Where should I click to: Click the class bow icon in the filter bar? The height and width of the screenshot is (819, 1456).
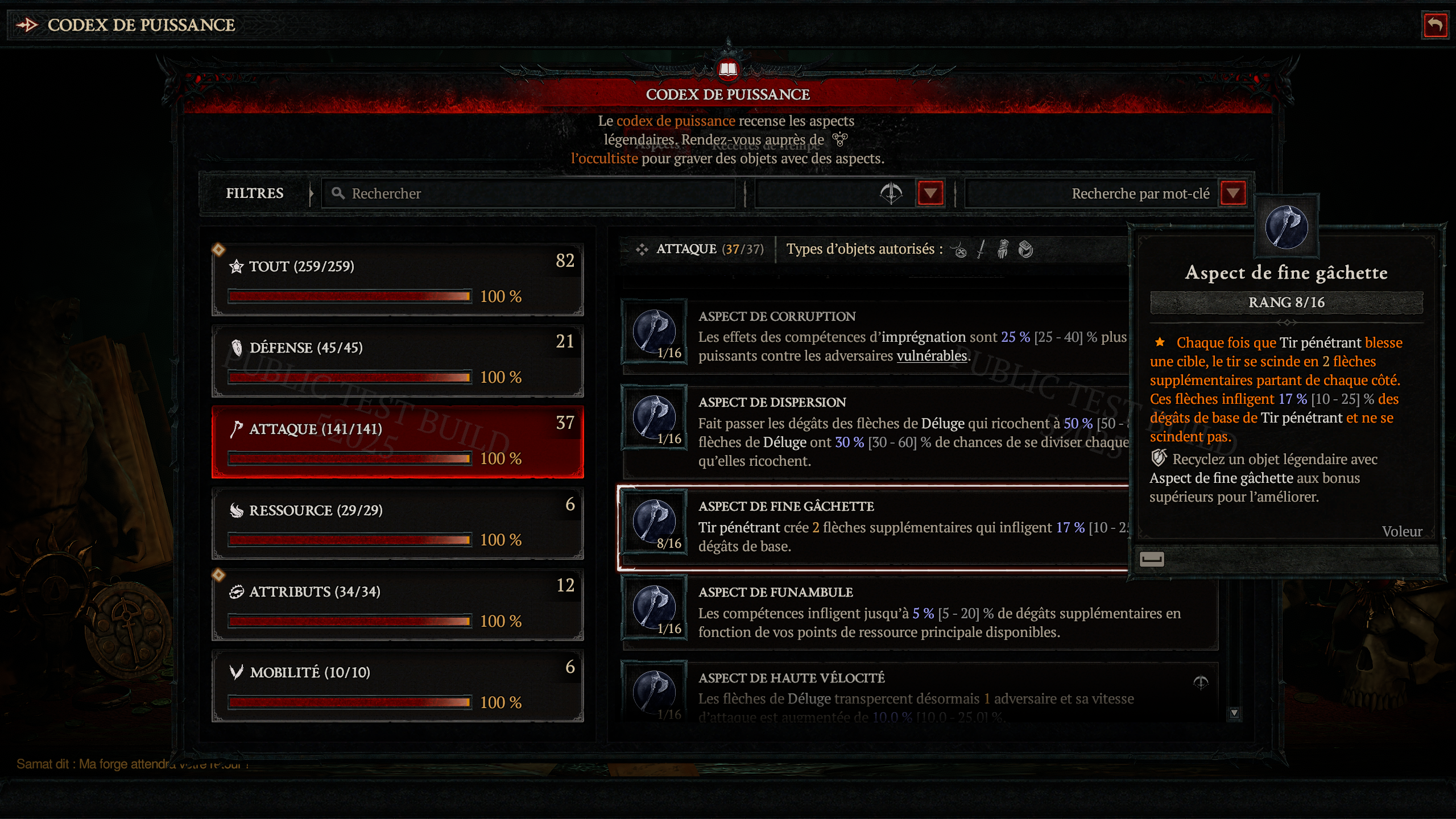pyautogui.click(x=892, y=193)
